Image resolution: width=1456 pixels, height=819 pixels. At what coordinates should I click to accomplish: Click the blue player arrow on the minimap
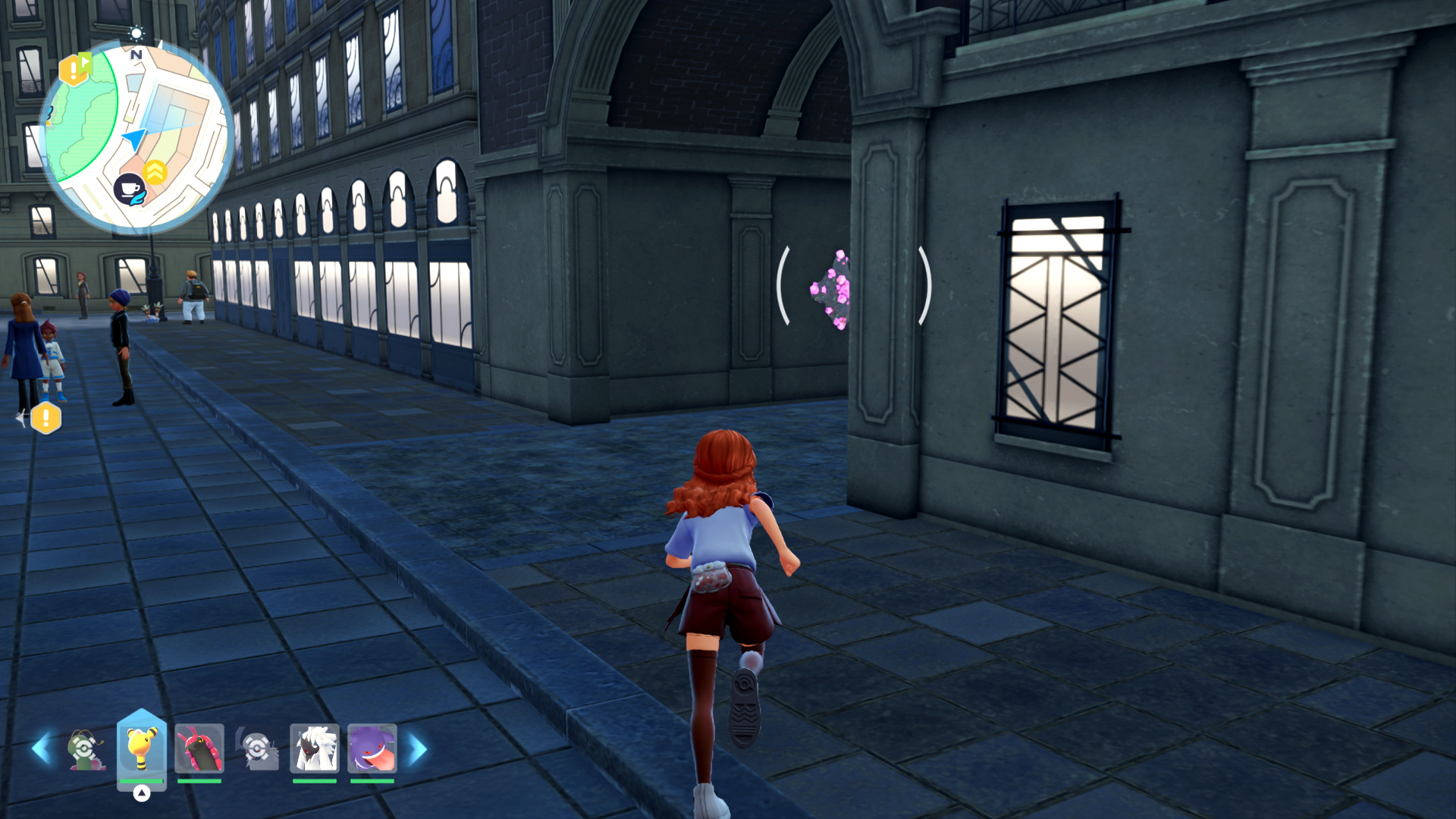tap(135, 139)
